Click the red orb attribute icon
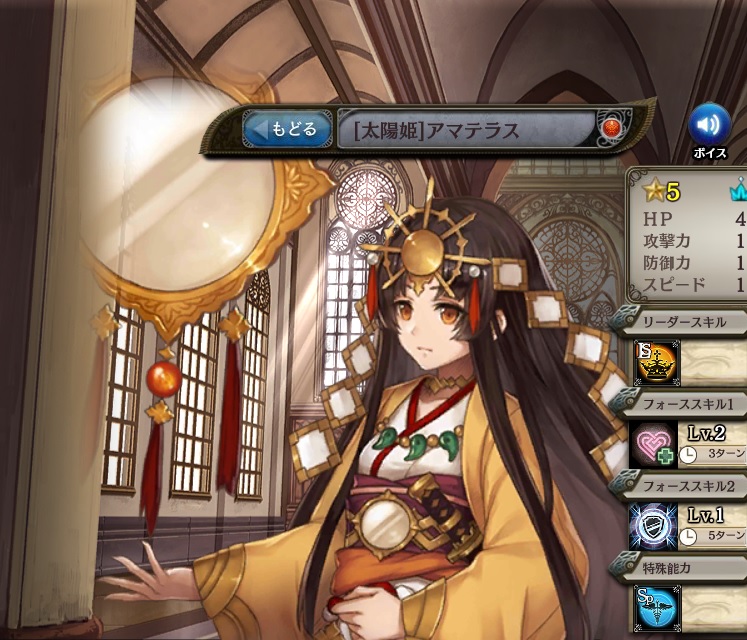747x640 pixels. pyautogui.click(x=611, y=128)
